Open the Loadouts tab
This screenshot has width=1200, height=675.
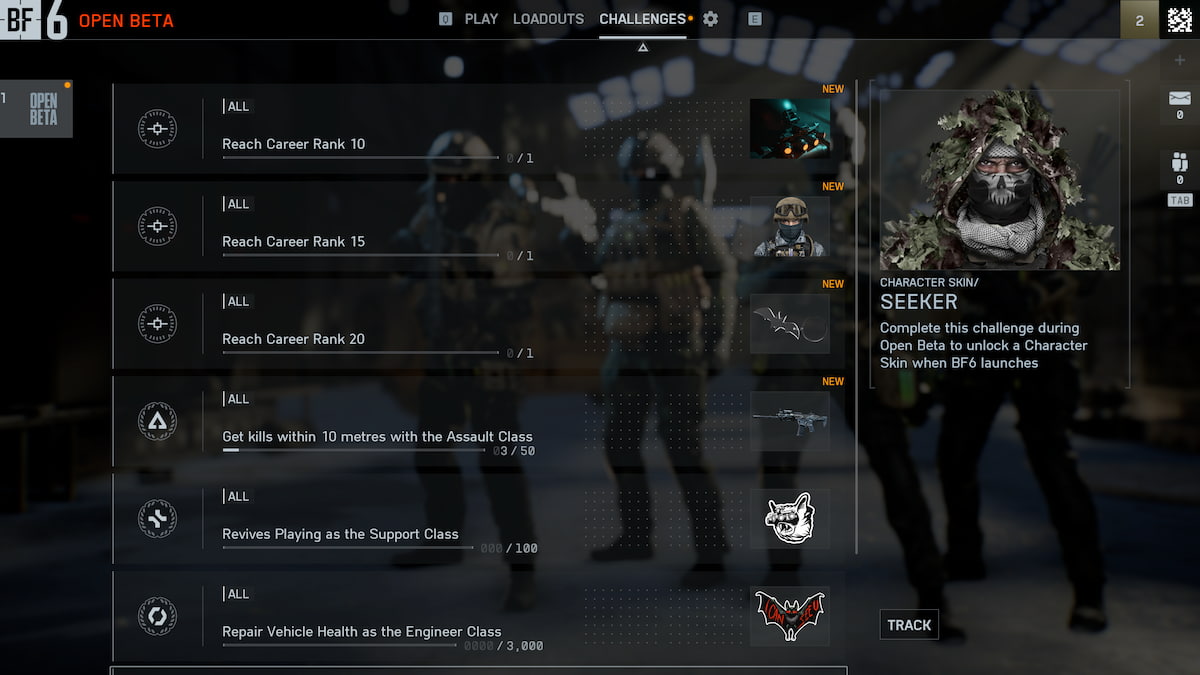(x=548, y=19)
